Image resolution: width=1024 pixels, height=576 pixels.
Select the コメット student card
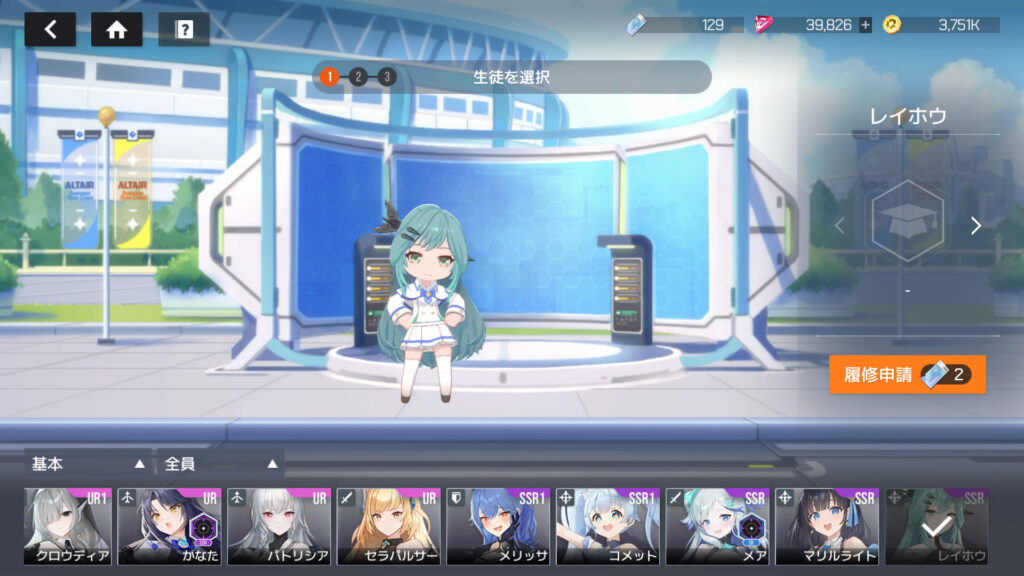(x=607, y=527)
